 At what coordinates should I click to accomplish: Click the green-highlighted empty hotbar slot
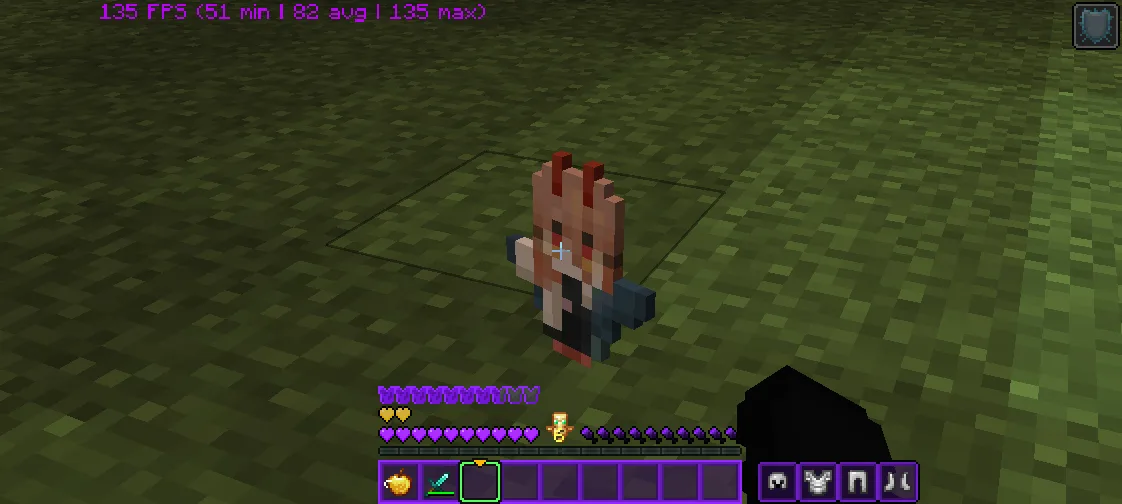pyautogui.click(x=480, y=482)
